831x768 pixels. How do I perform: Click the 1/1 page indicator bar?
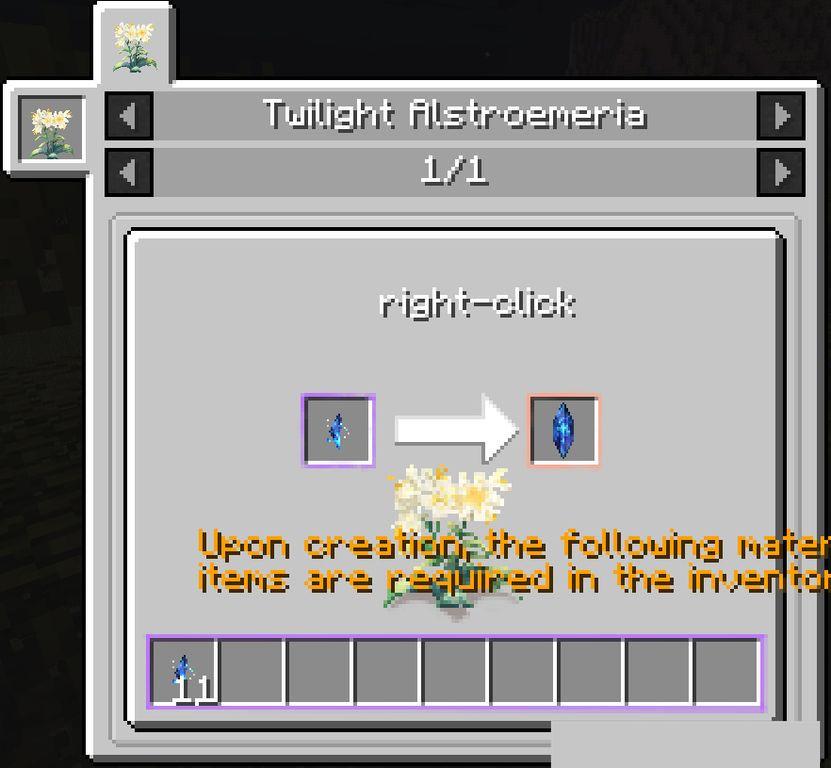tap(454, 172)
